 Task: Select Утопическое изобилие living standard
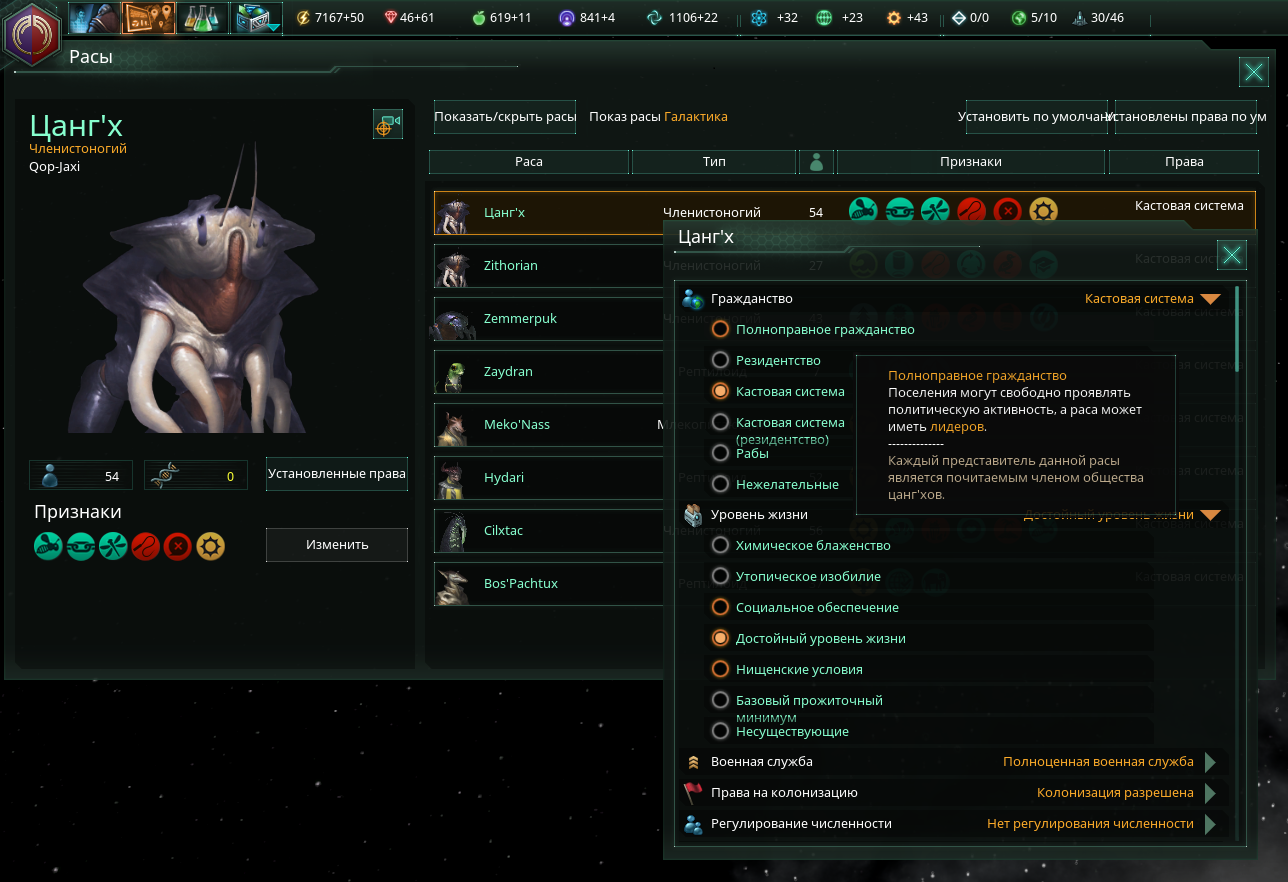tap(720, 576)
